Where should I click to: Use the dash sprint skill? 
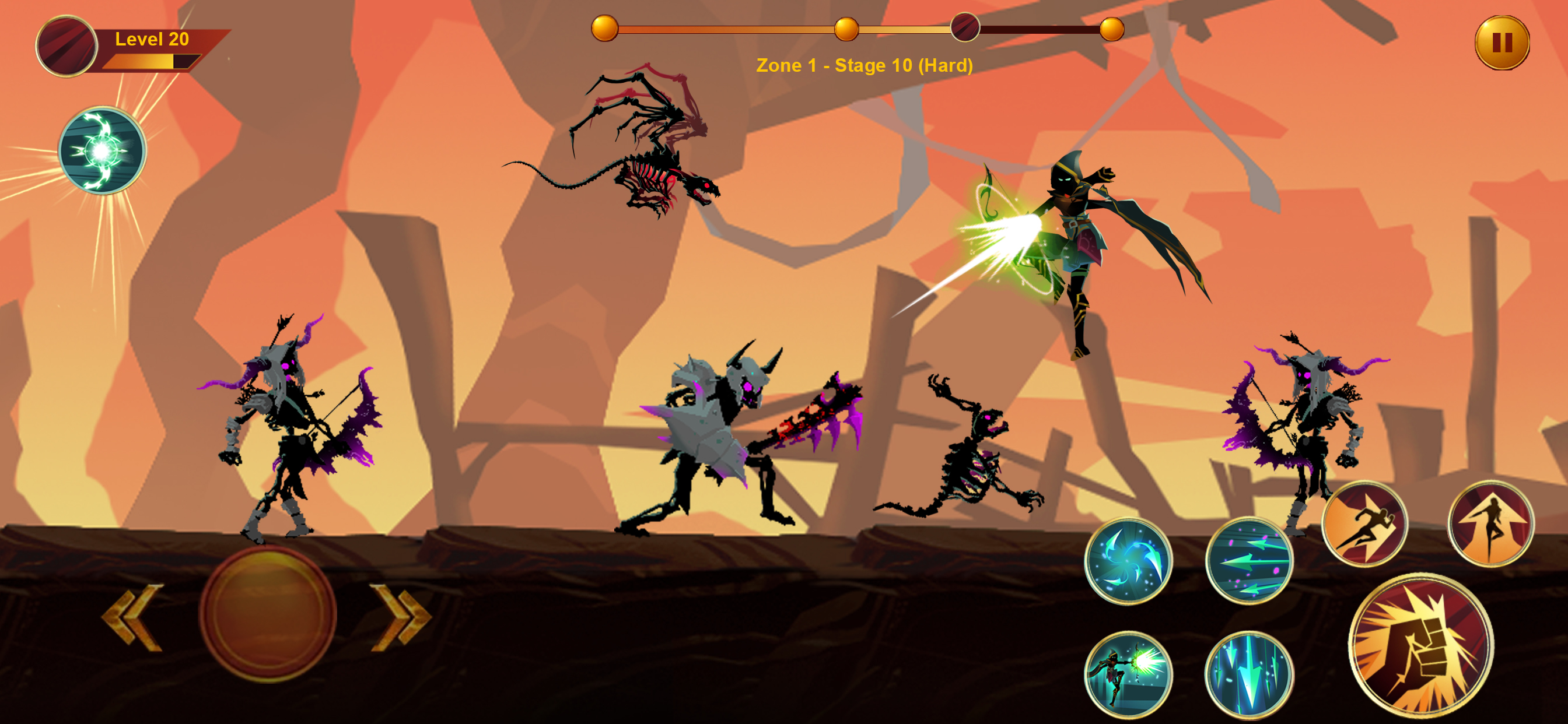coord(1364,524)
